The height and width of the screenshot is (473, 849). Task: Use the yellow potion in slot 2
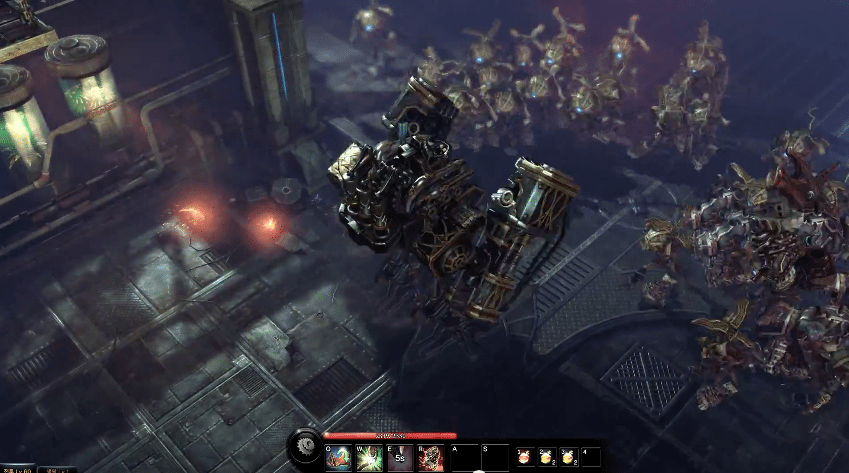[x=547, y=458]
